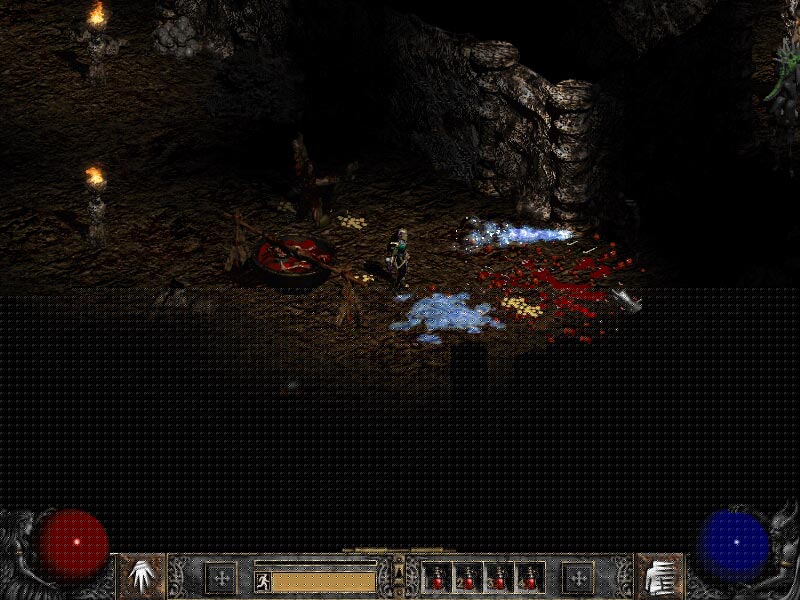Image resolution: width=800 pixels, height=600 pixels.
Task: Use the red potion in belt slot 3
Action: point(499,578)
